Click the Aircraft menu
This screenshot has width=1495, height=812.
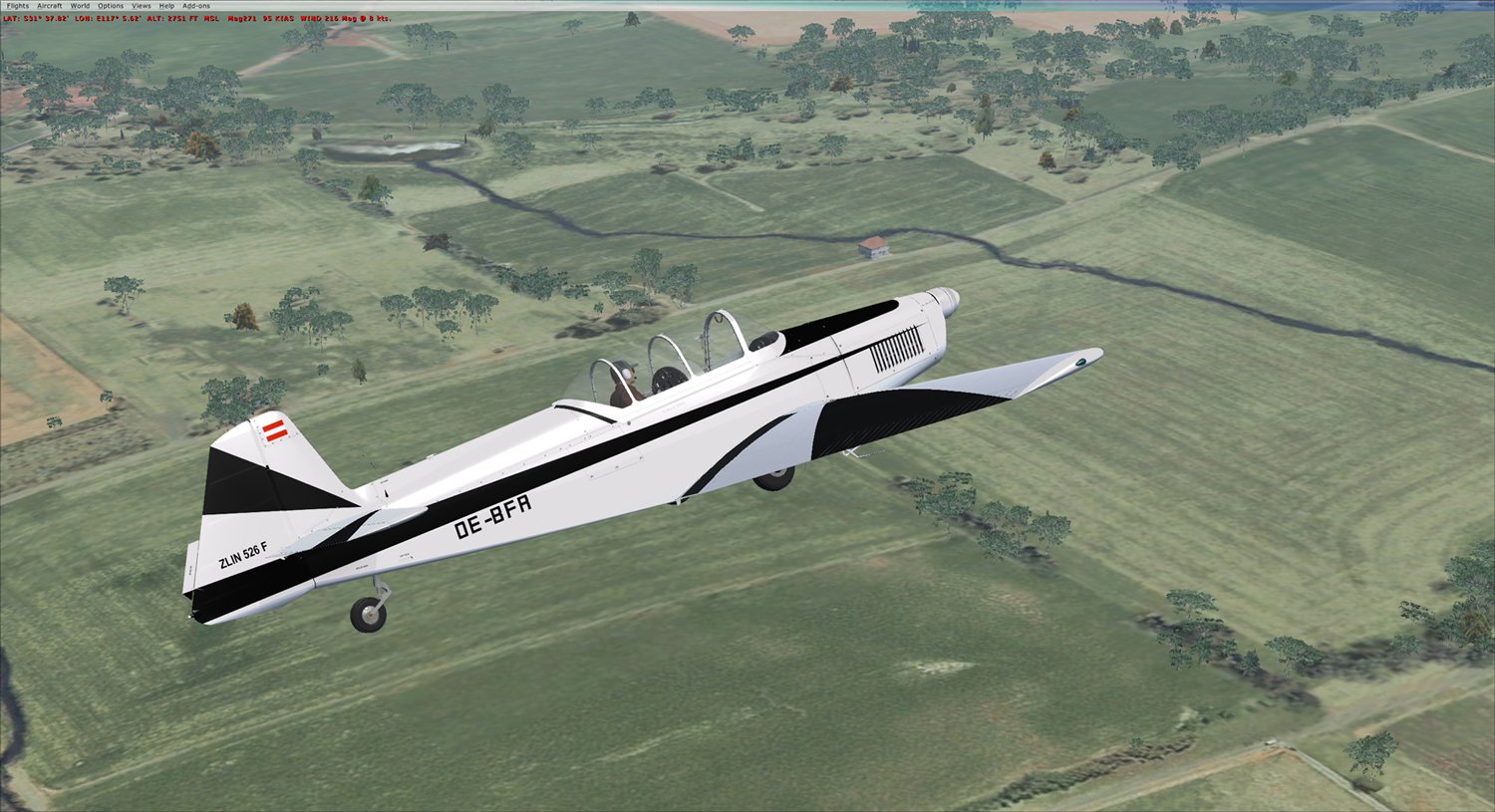50,6
